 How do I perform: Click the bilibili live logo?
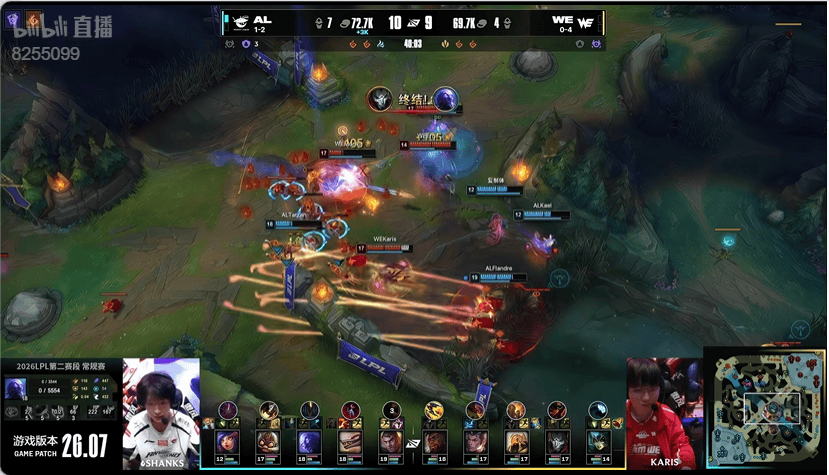[62, 28]
